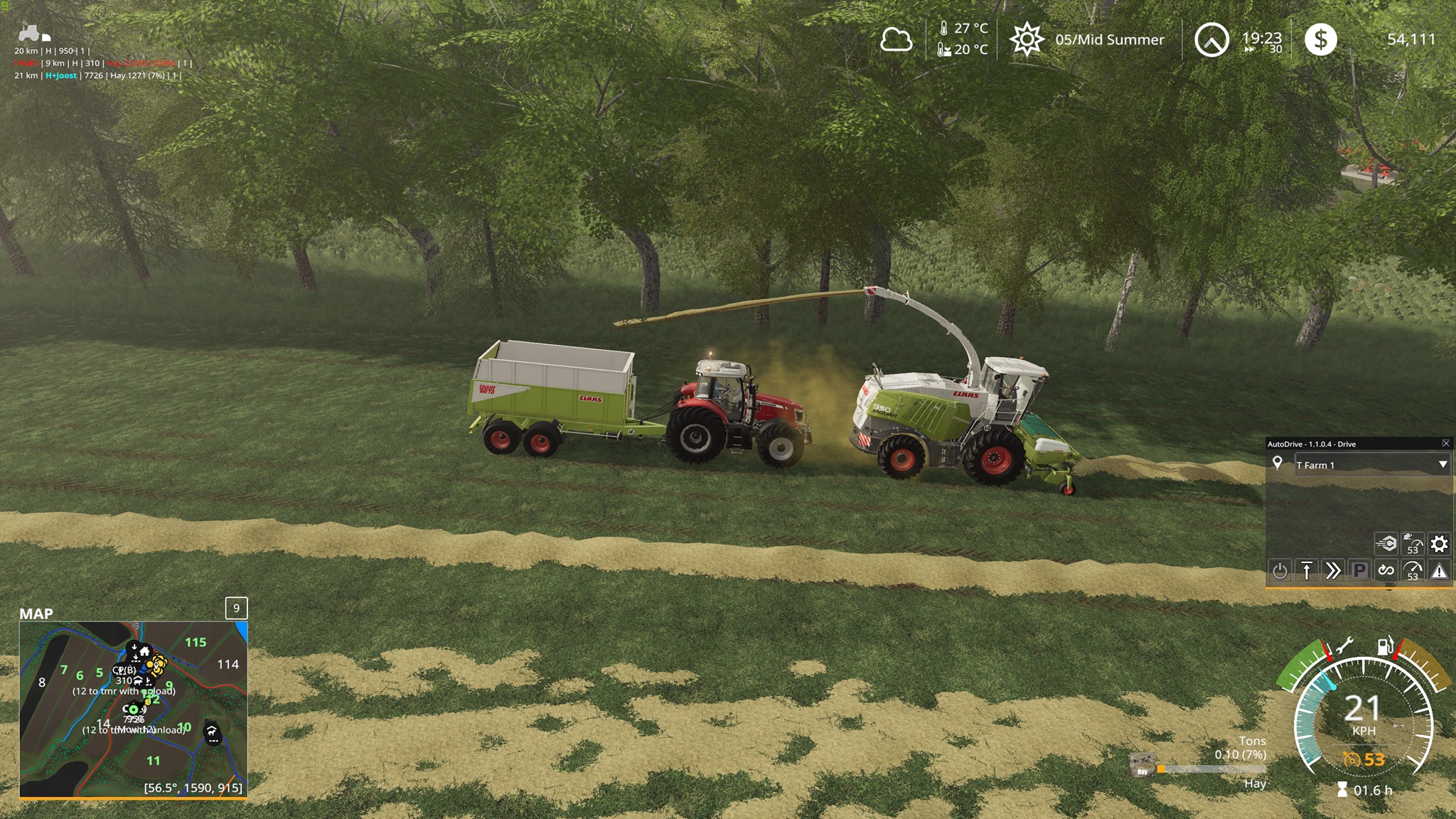The width and height of the screenshot is (1456, 819).
Task: Click the farmhouse icon on the minimap
Action: pyautogui.click(x=146, y=651)
